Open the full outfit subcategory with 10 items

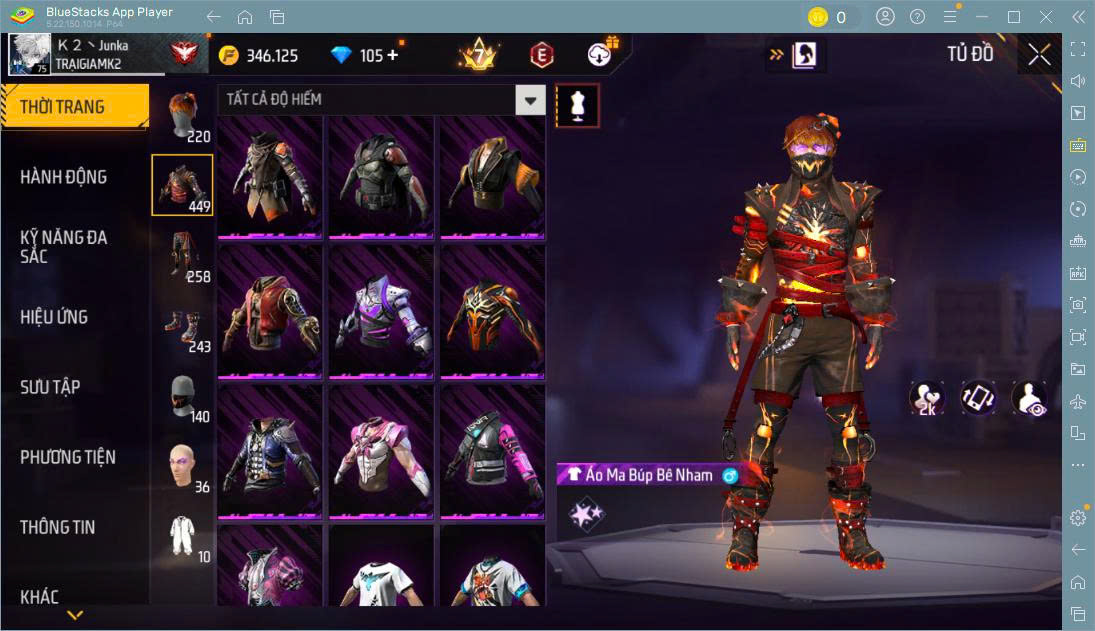pyautogui.click(x=183, y=536)
